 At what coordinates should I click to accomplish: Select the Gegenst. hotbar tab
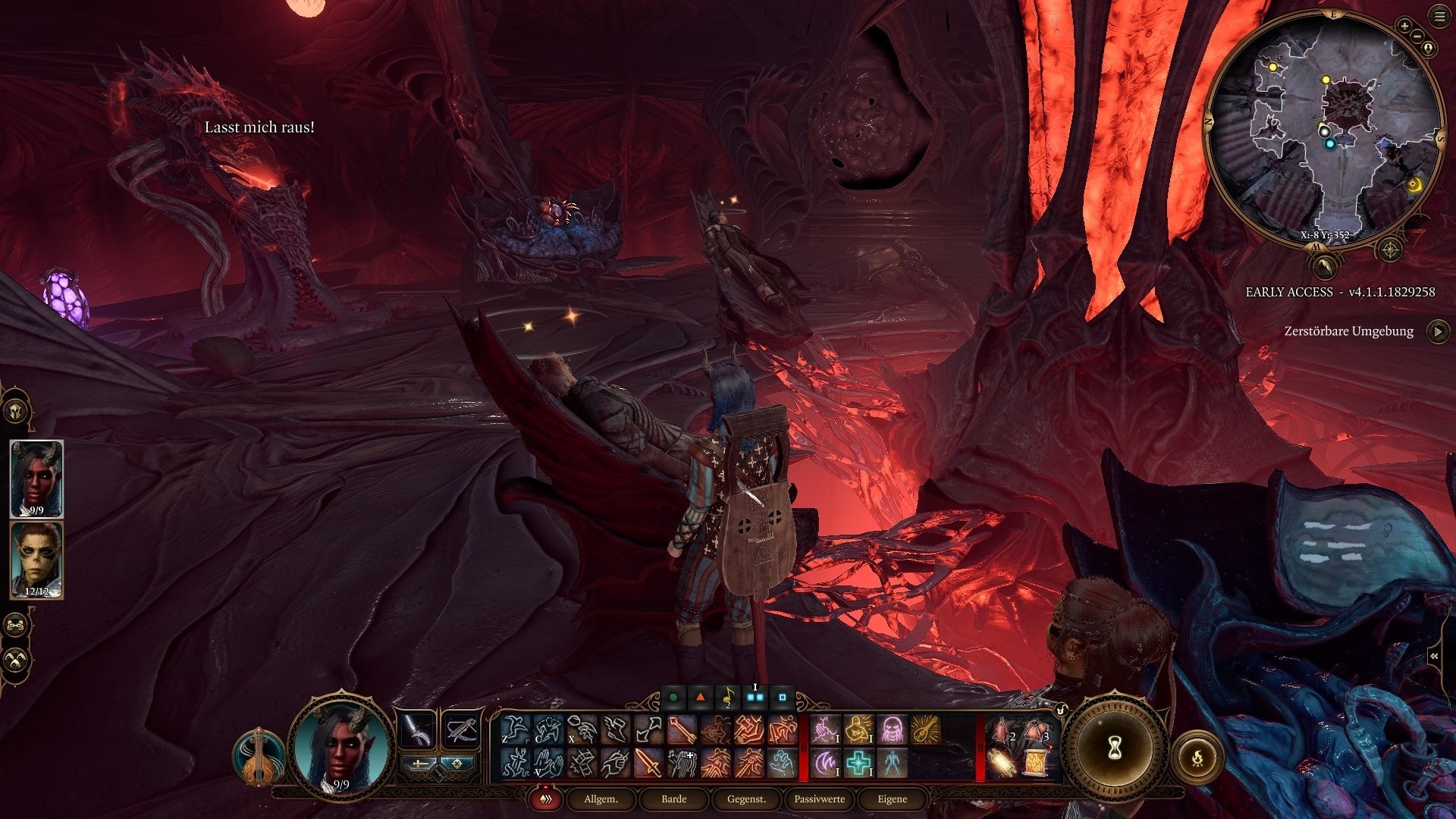(746, 799)
